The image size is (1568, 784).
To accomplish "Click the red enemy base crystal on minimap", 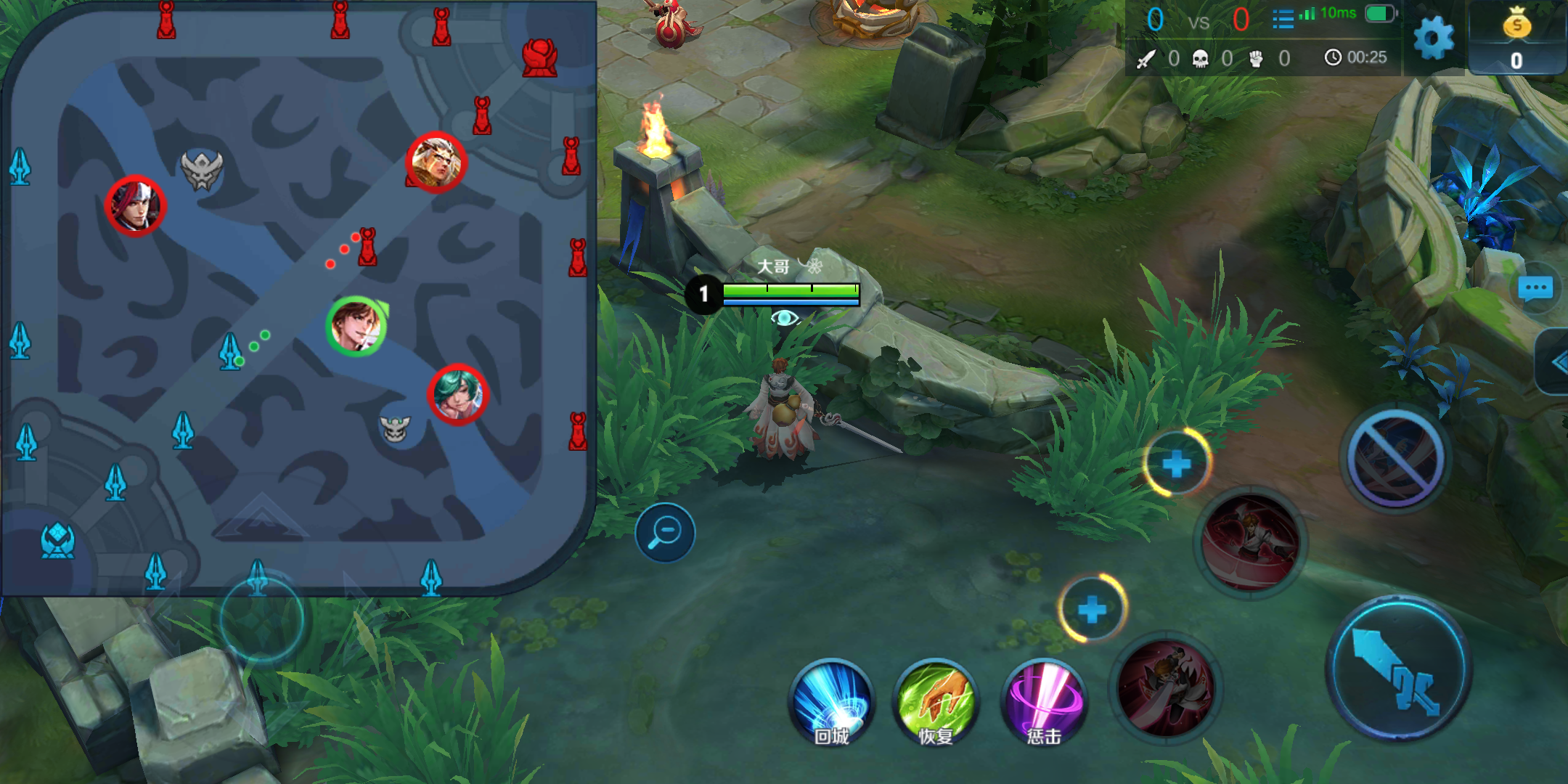I will coord(539,58).
